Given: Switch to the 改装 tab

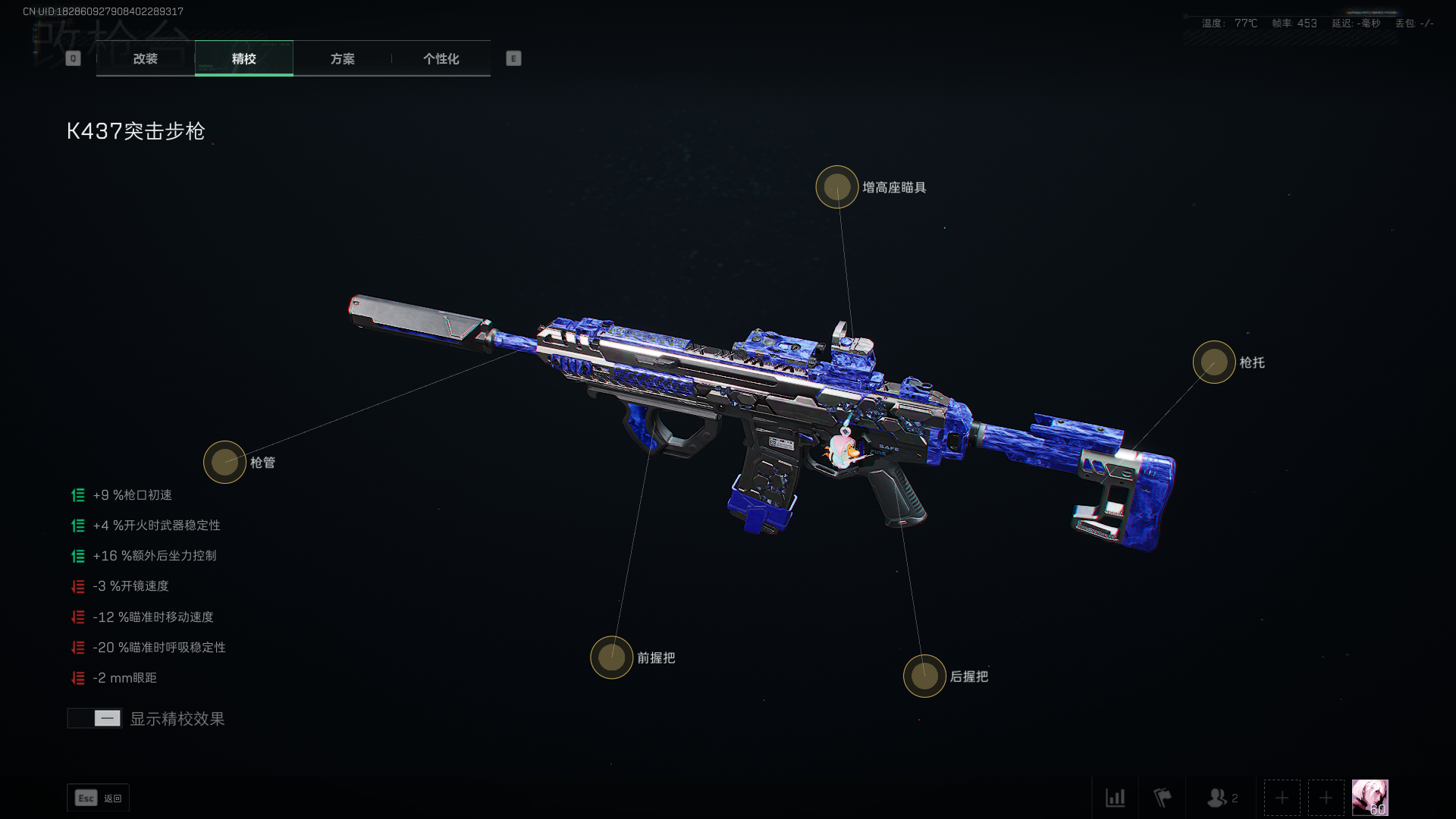Looking at the screenshot, I should [x=145, y=58].
